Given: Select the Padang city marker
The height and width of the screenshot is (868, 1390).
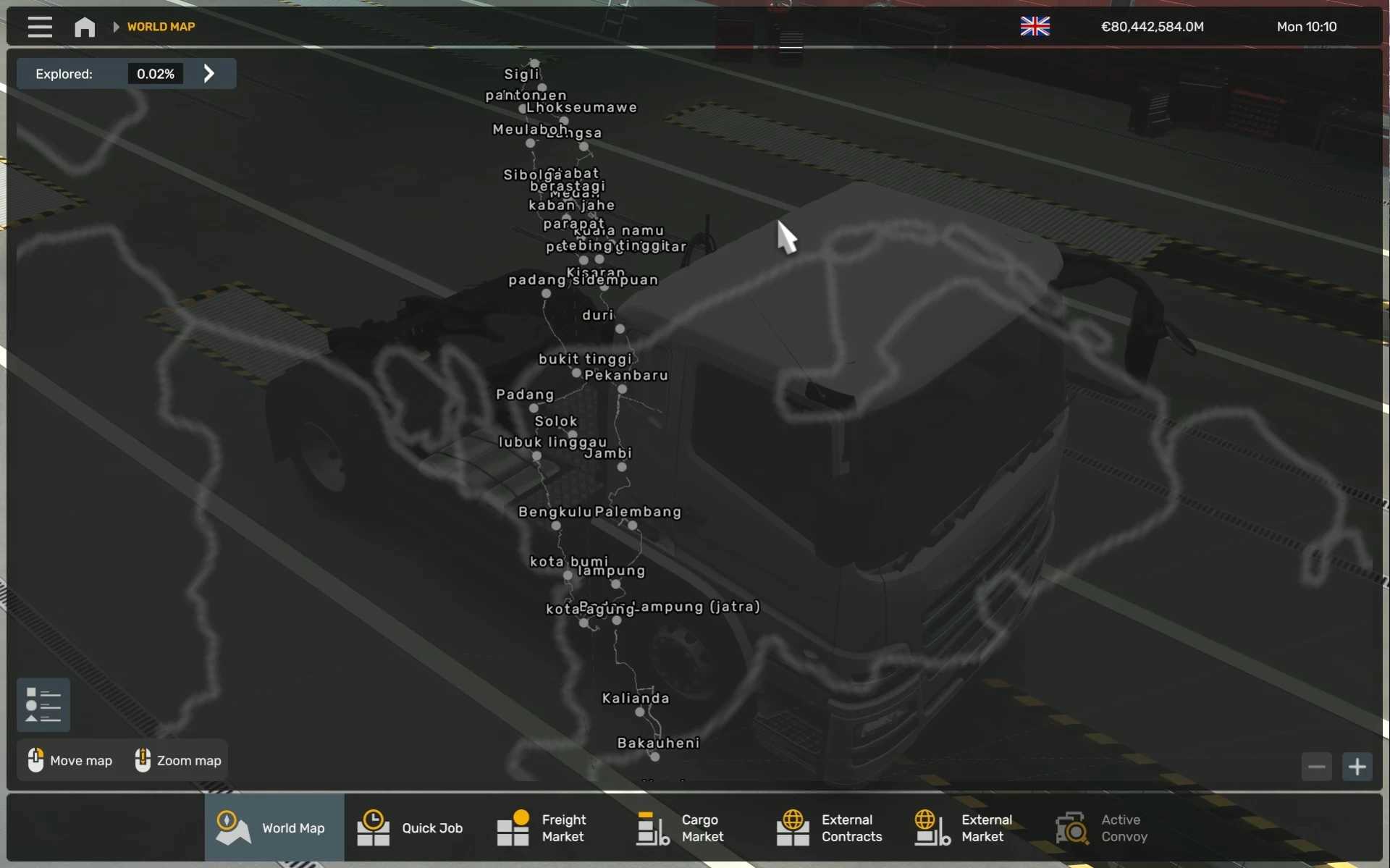Looking at the screenshot, I should pyautogui.click(x=534, y=408).
